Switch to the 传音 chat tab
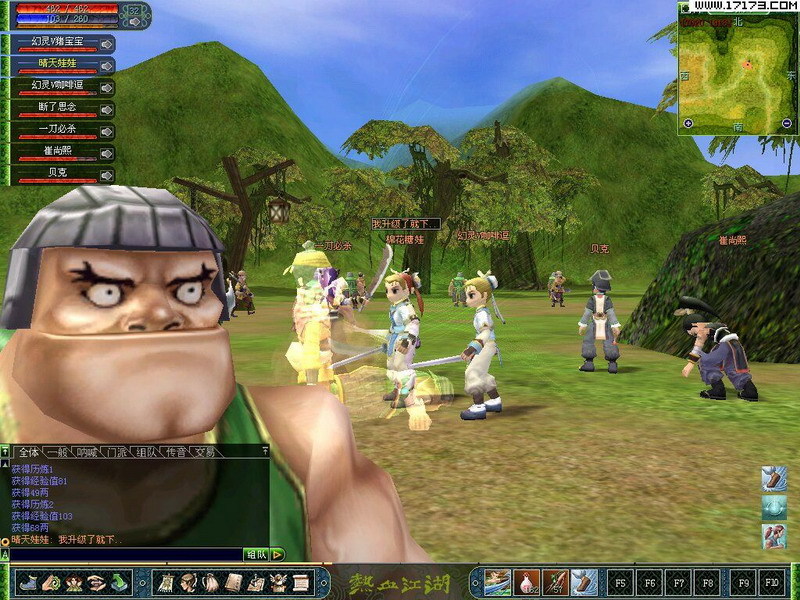Viewport: 800px width, 600px height. tap(175, 452)
